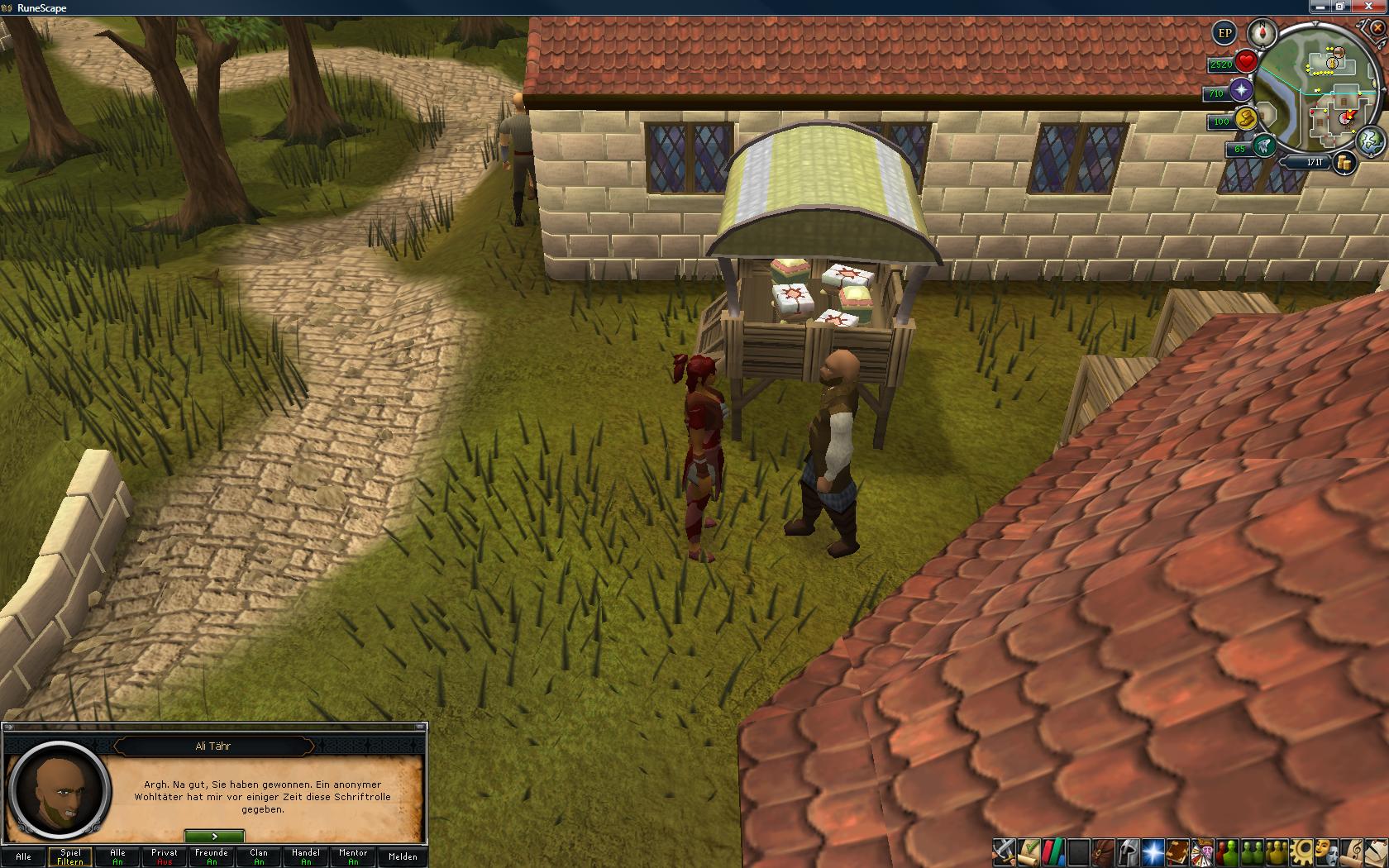Toggle run mode with the boot icon
The height and width of the screenshot is (868, 1389).
pyautogui.click(x=1244, y=119)
